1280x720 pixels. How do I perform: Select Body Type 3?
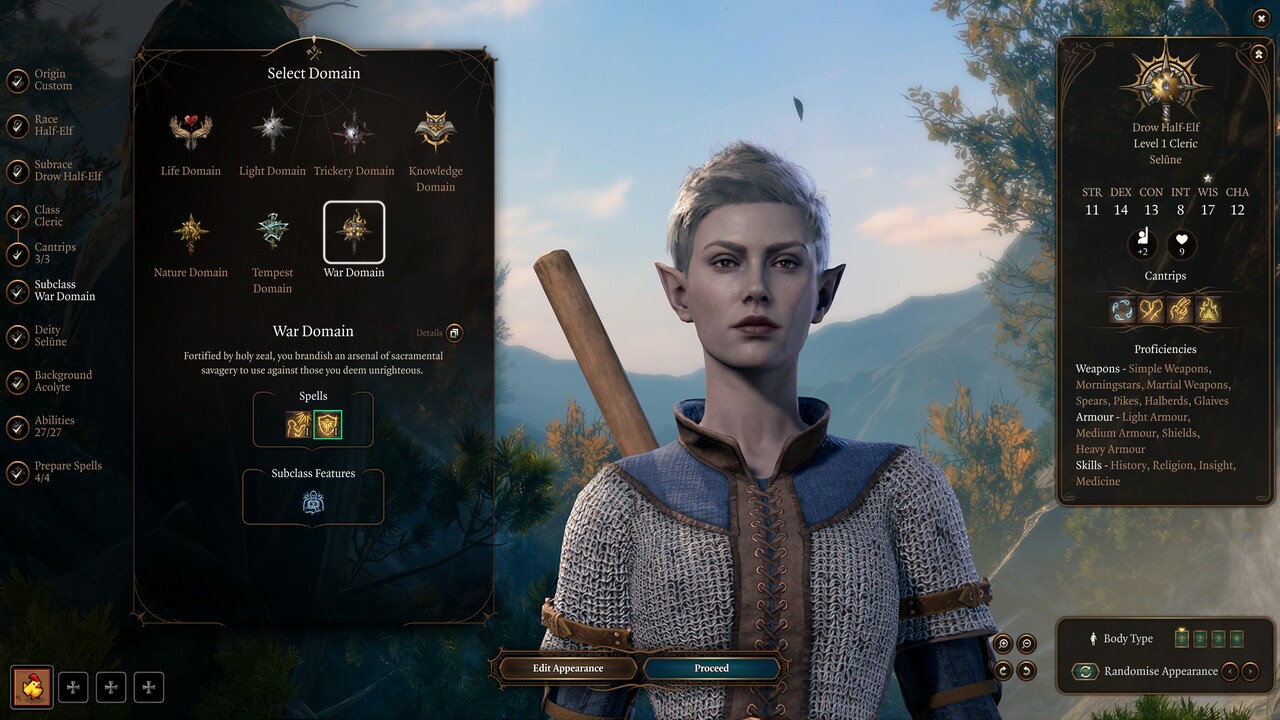tap(1219, 638)
